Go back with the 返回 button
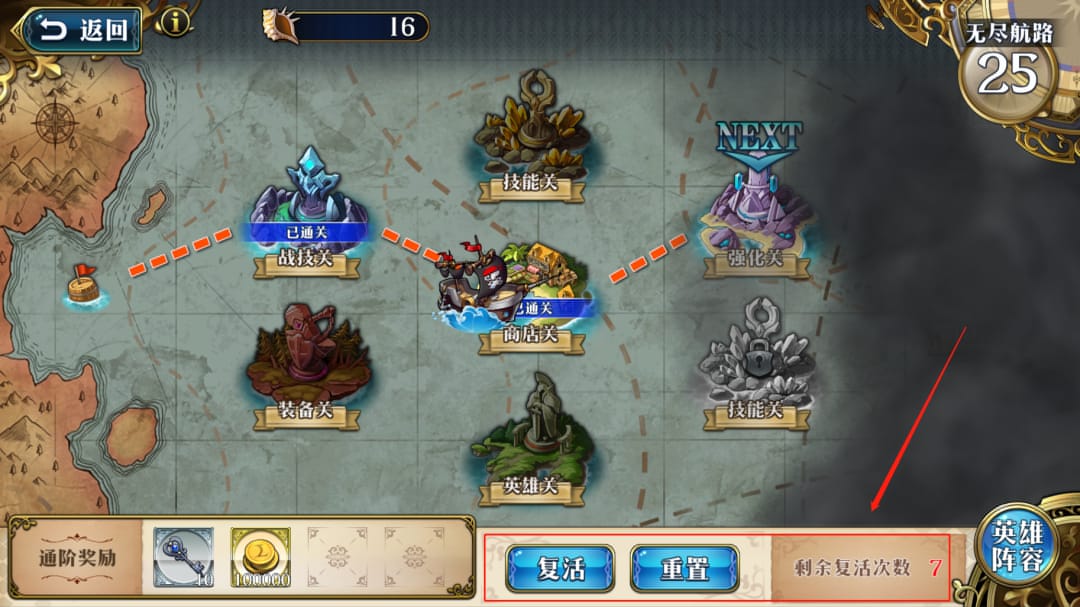Screen dimensions: 1080x607 [82, 30]
